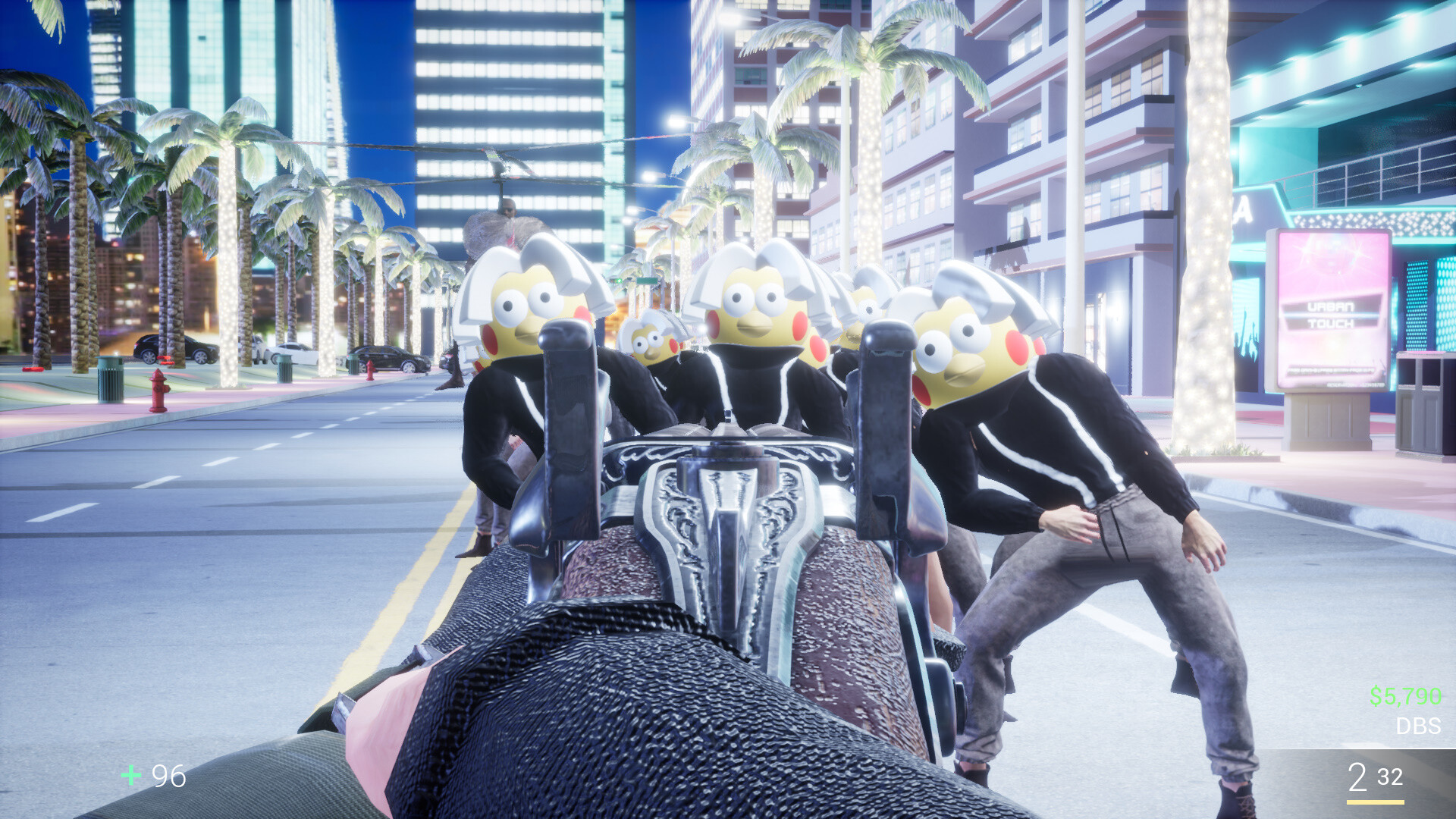Click the green trash can near the palm trees
Screen dimensions: 1456x819
[111, 383]
